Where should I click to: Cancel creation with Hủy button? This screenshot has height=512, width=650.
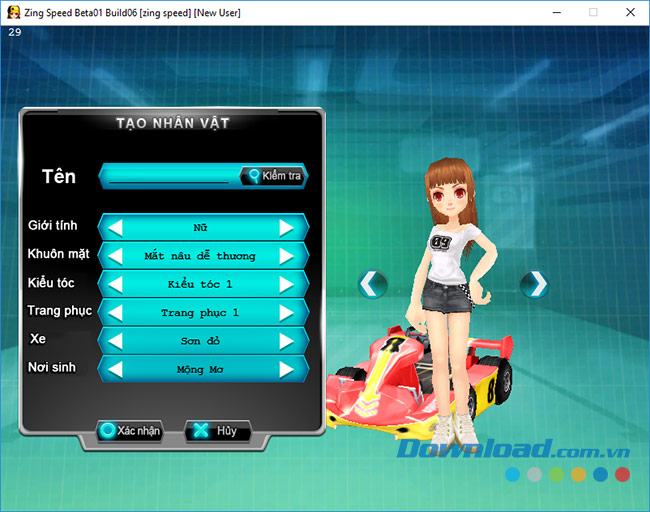coord(217,431)
